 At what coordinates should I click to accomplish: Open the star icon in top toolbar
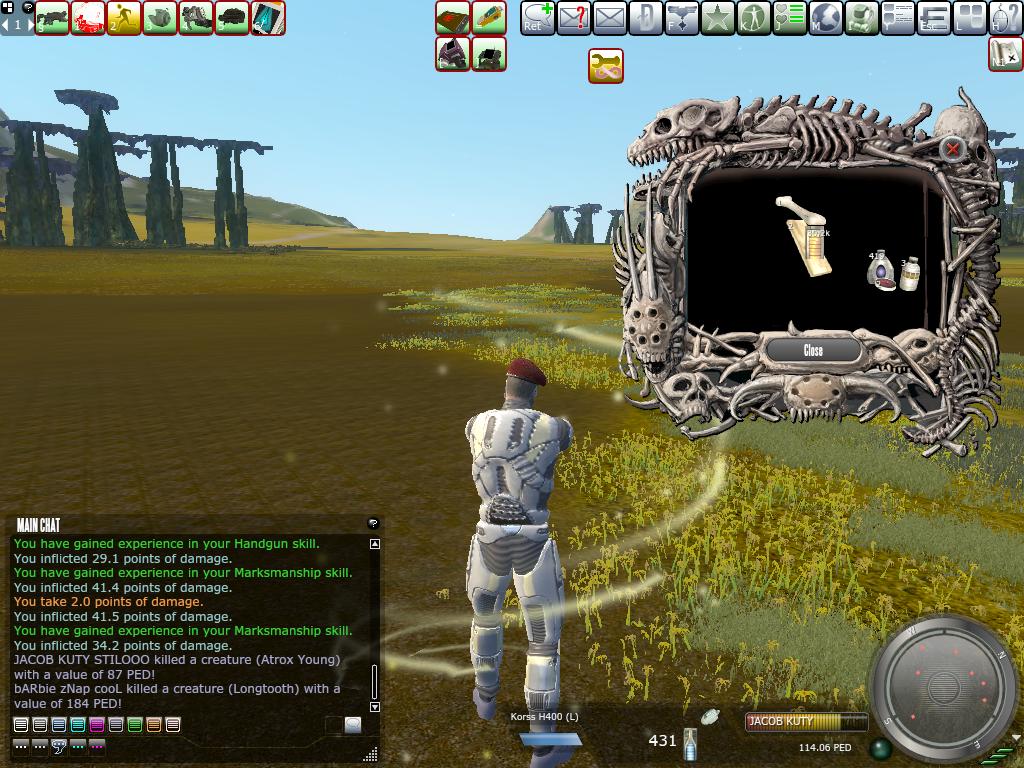pyautogui.click(x=717, y=18)
